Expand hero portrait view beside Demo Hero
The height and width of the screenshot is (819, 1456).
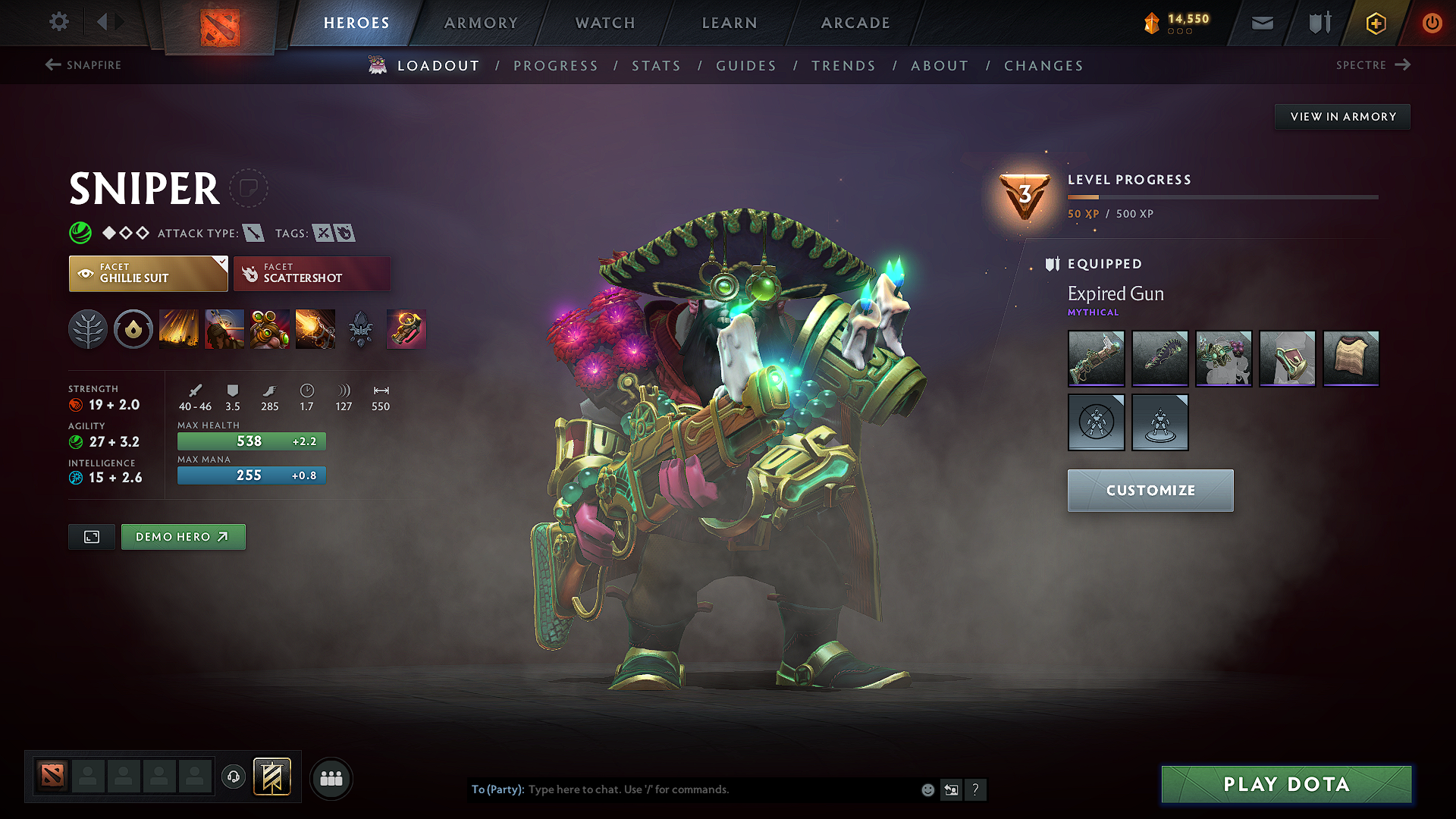pyautogui.click(x=91, y=536)
